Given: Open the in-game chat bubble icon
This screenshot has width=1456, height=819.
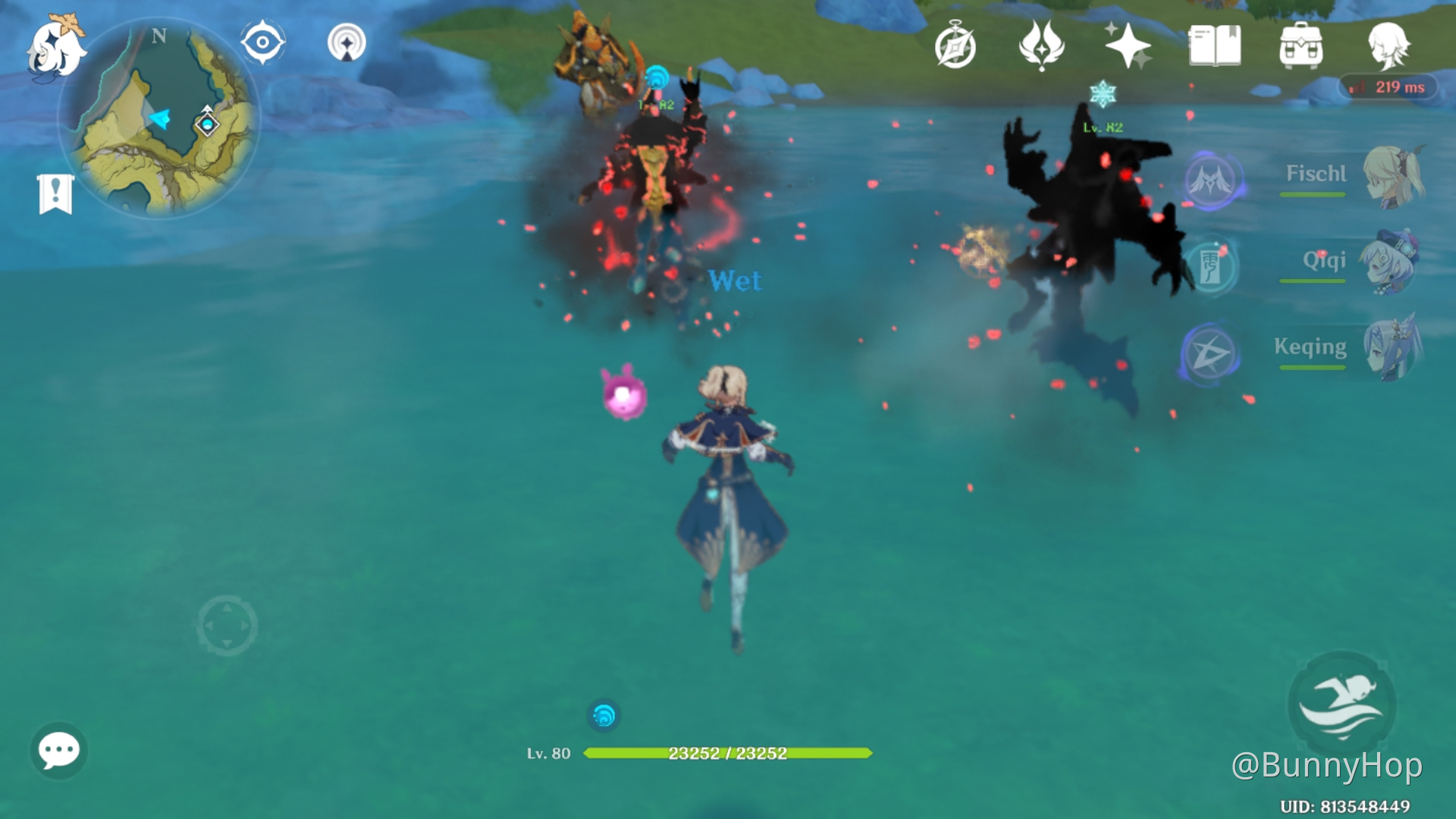Looking at the screenshot, I should point(59,751).
